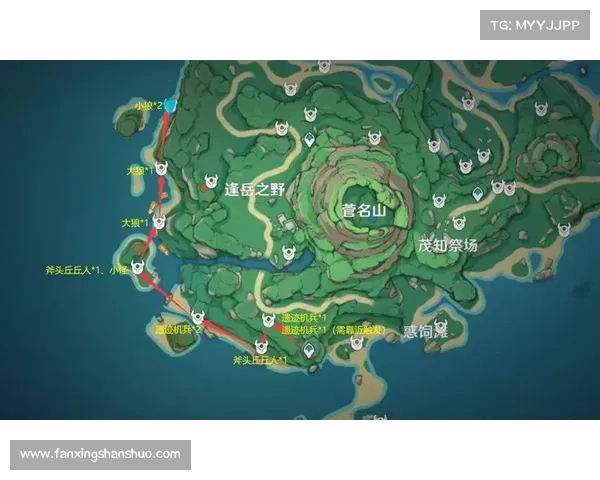Open the fanxingshanshuo.com website link

[x=100, y=454]
